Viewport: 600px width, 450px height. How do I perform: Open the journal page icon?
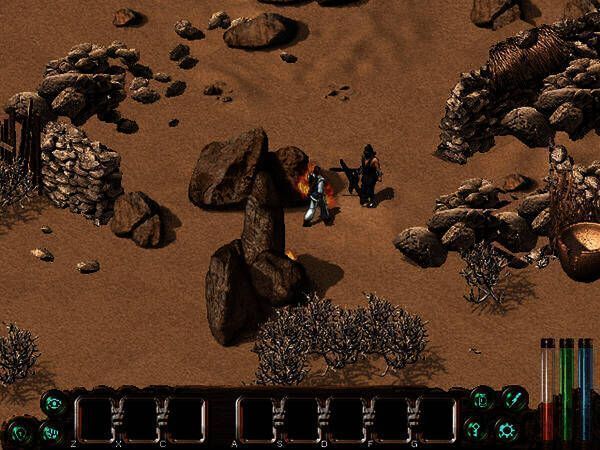tap(481, 402)
